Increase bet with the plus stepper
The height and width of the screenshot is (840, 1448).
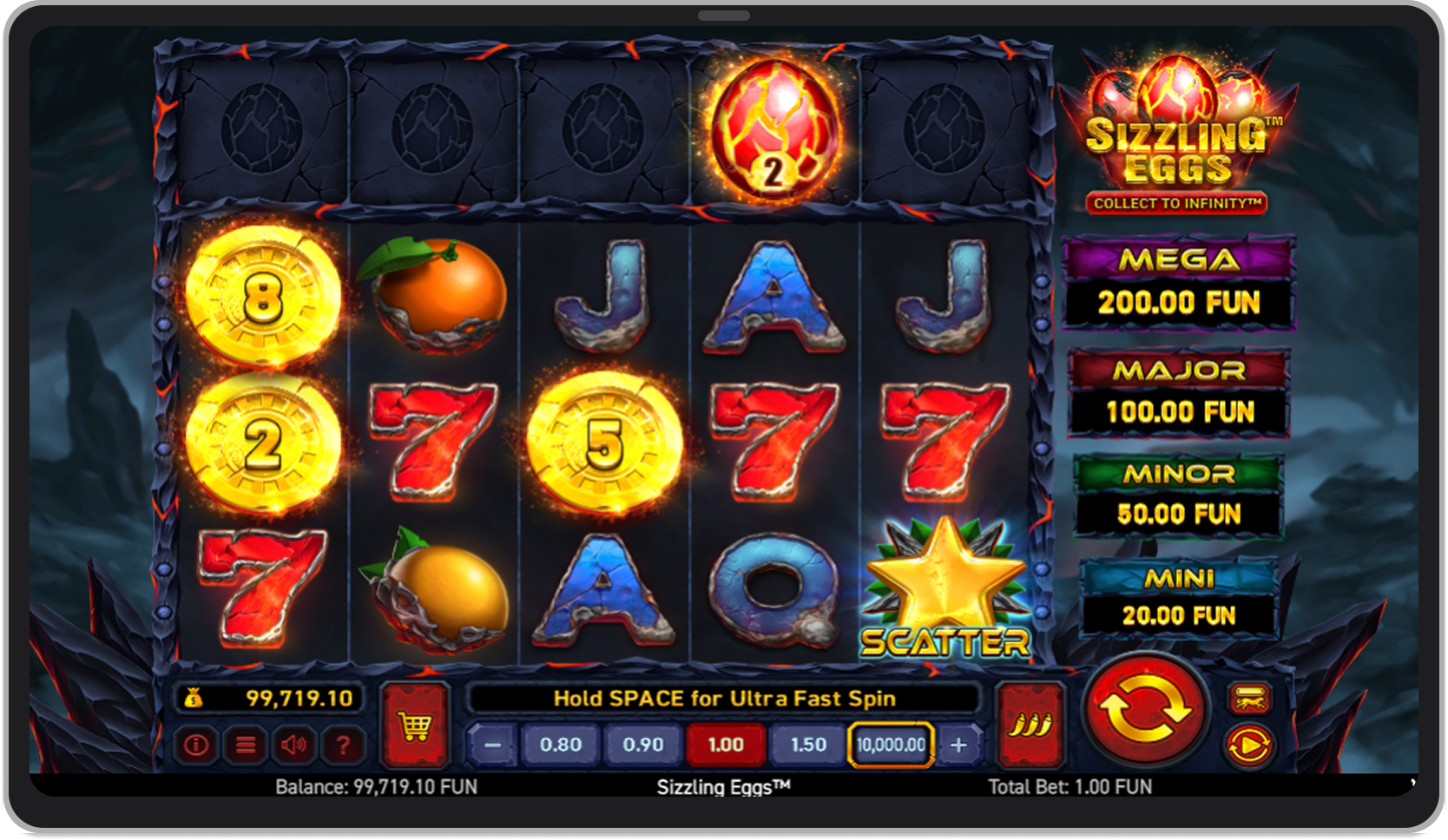point(959,745)
